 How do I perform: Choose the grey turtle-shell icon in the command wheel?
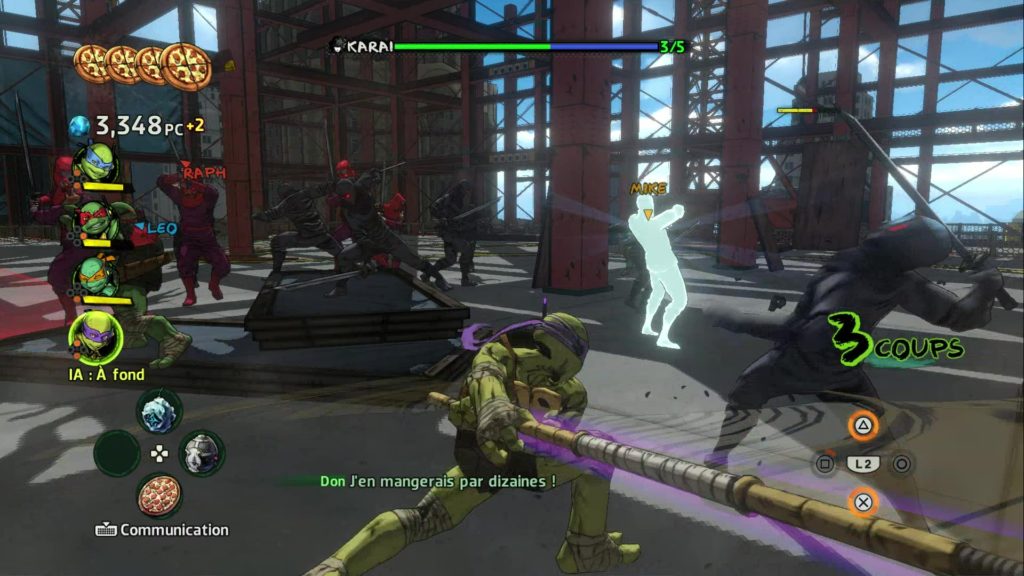[201, 453]
